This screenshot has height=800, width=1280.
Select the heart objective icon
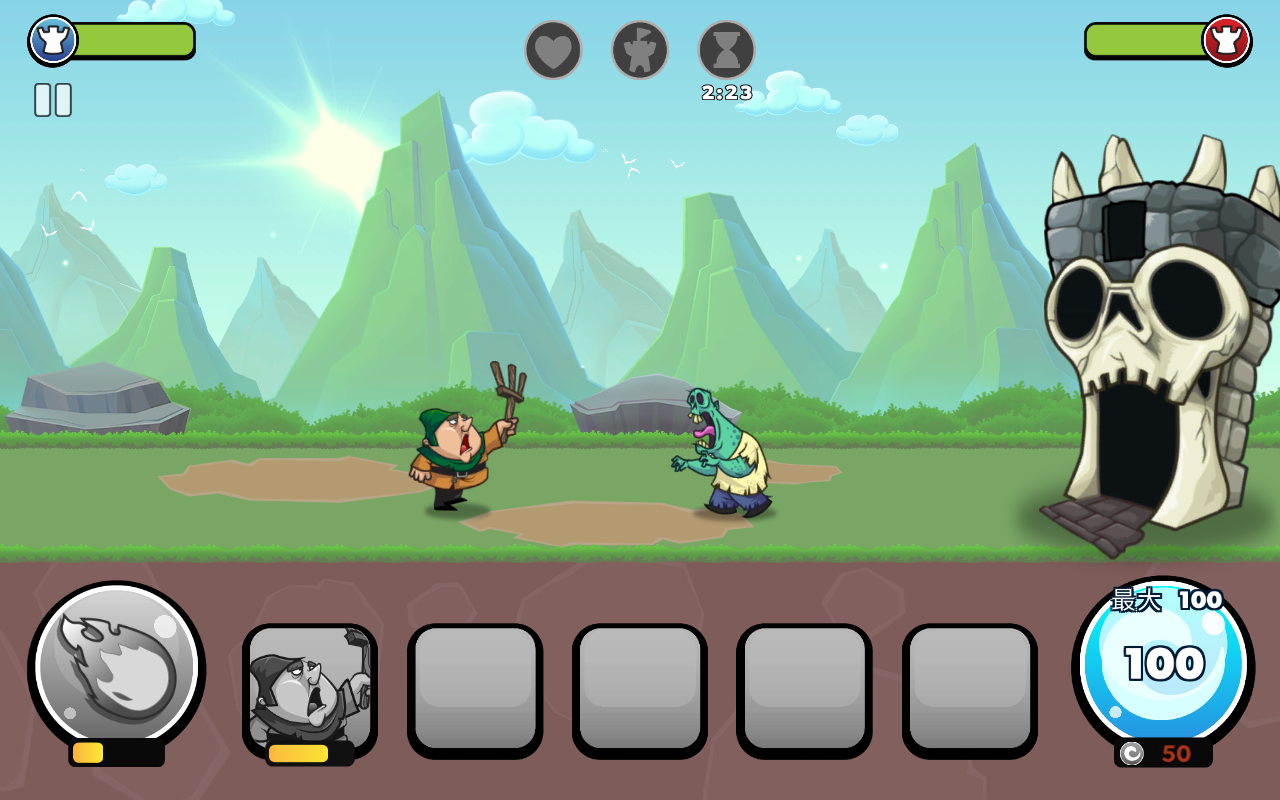[553, 50]
